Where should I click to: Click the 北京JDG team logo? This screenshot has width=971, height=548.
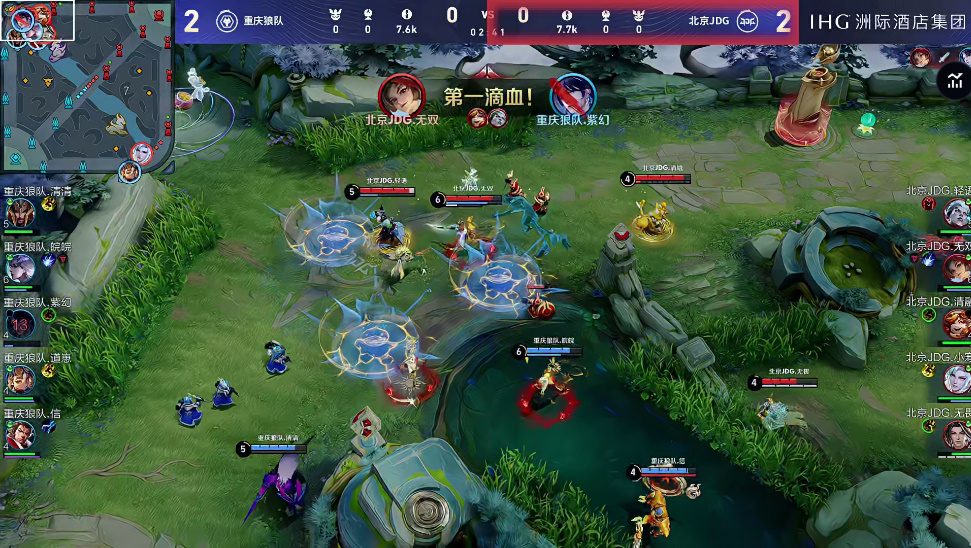coord(747,21)
